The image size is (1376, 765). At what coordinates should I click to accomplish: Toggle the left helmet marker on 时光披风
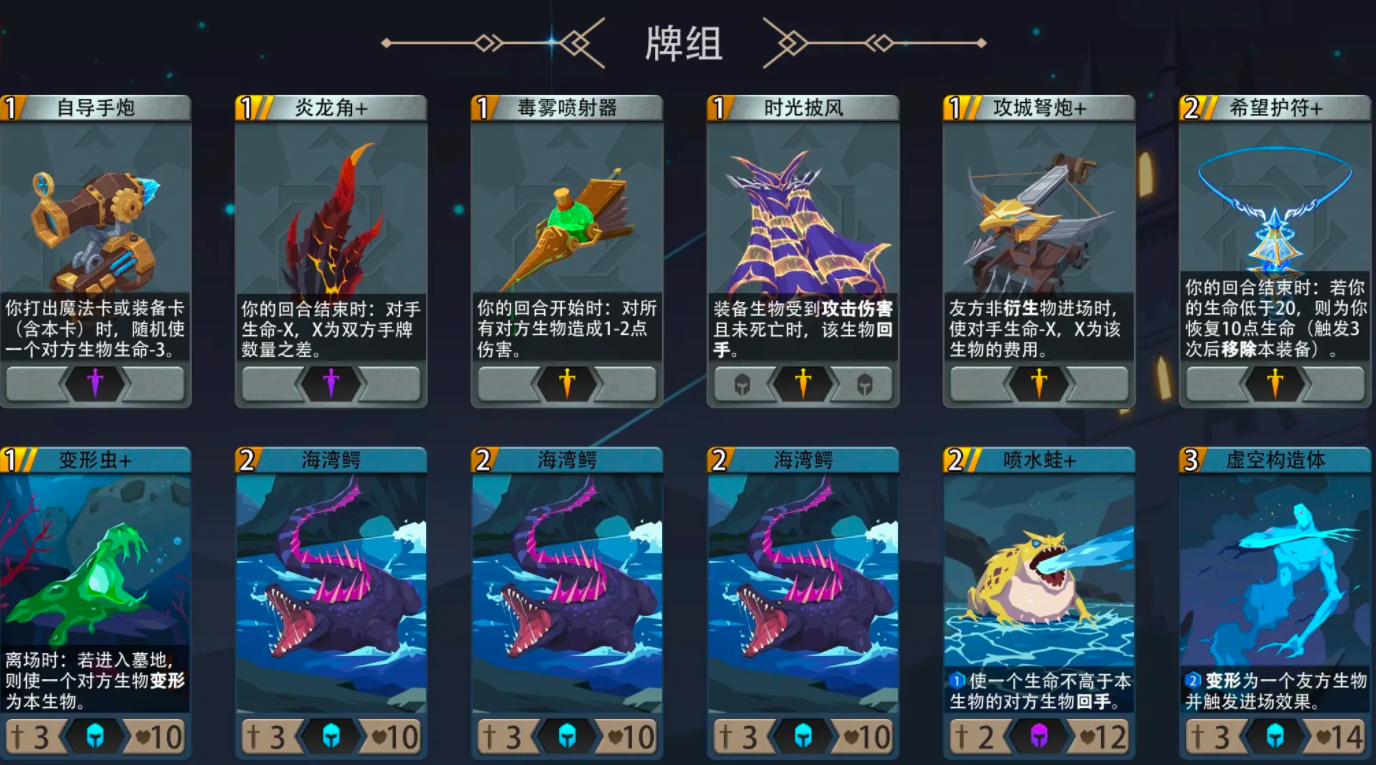tap(741, 384)
